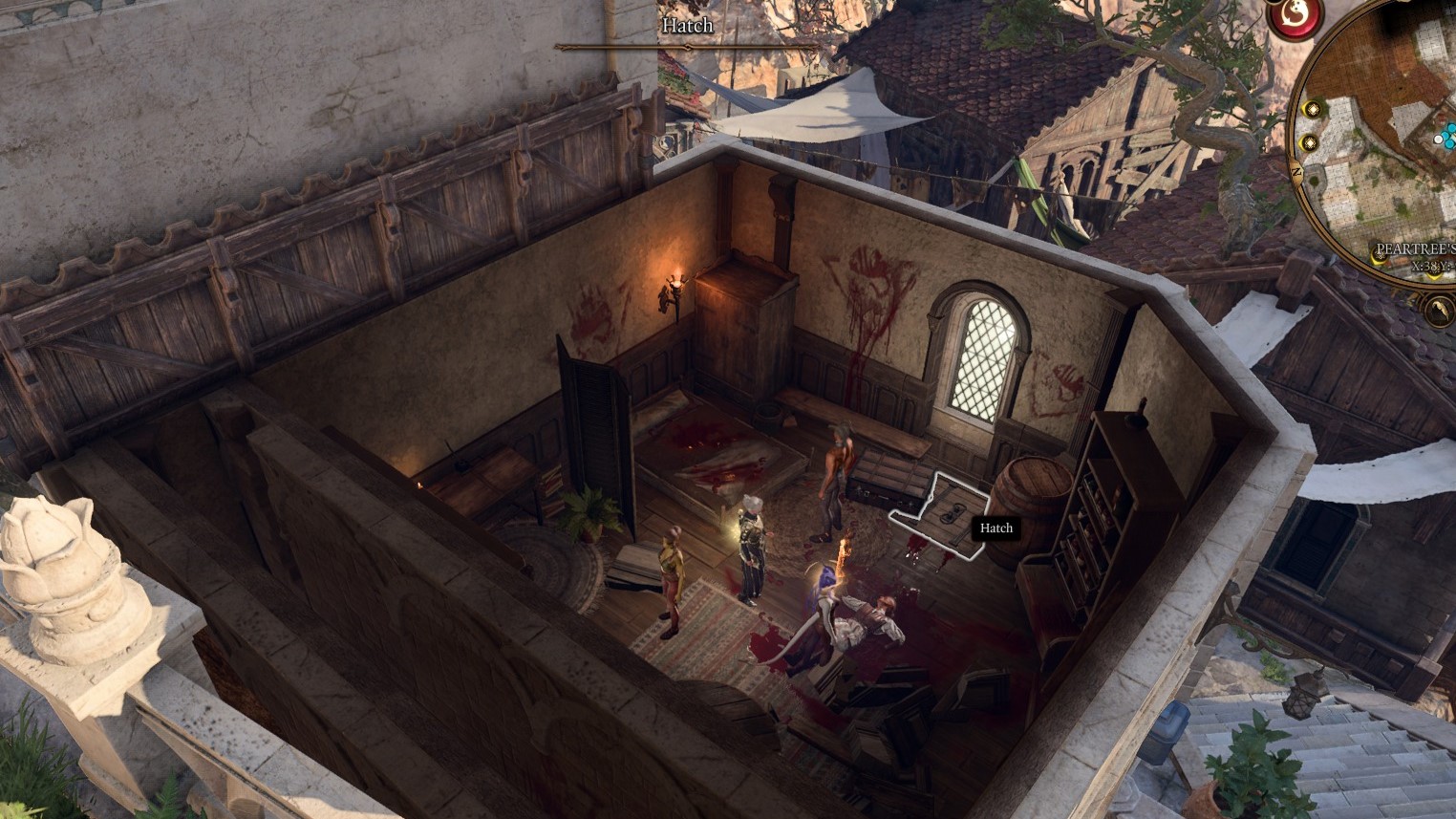Click the wall-mounted torch sconce
The height and width of the screenshot is (819, 1456).
674,287
